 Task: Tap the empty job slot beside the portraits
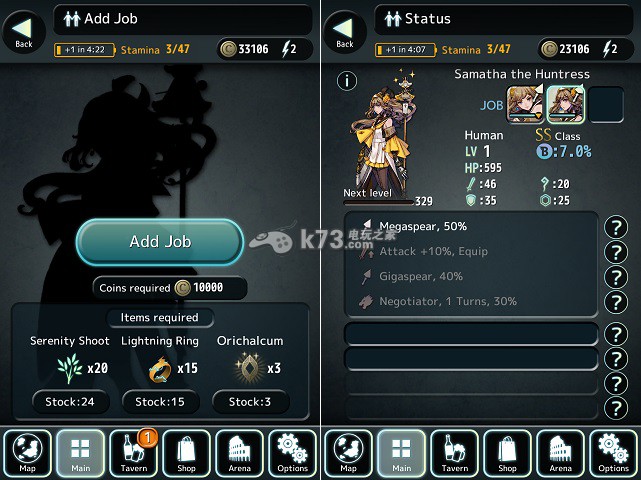605,104
